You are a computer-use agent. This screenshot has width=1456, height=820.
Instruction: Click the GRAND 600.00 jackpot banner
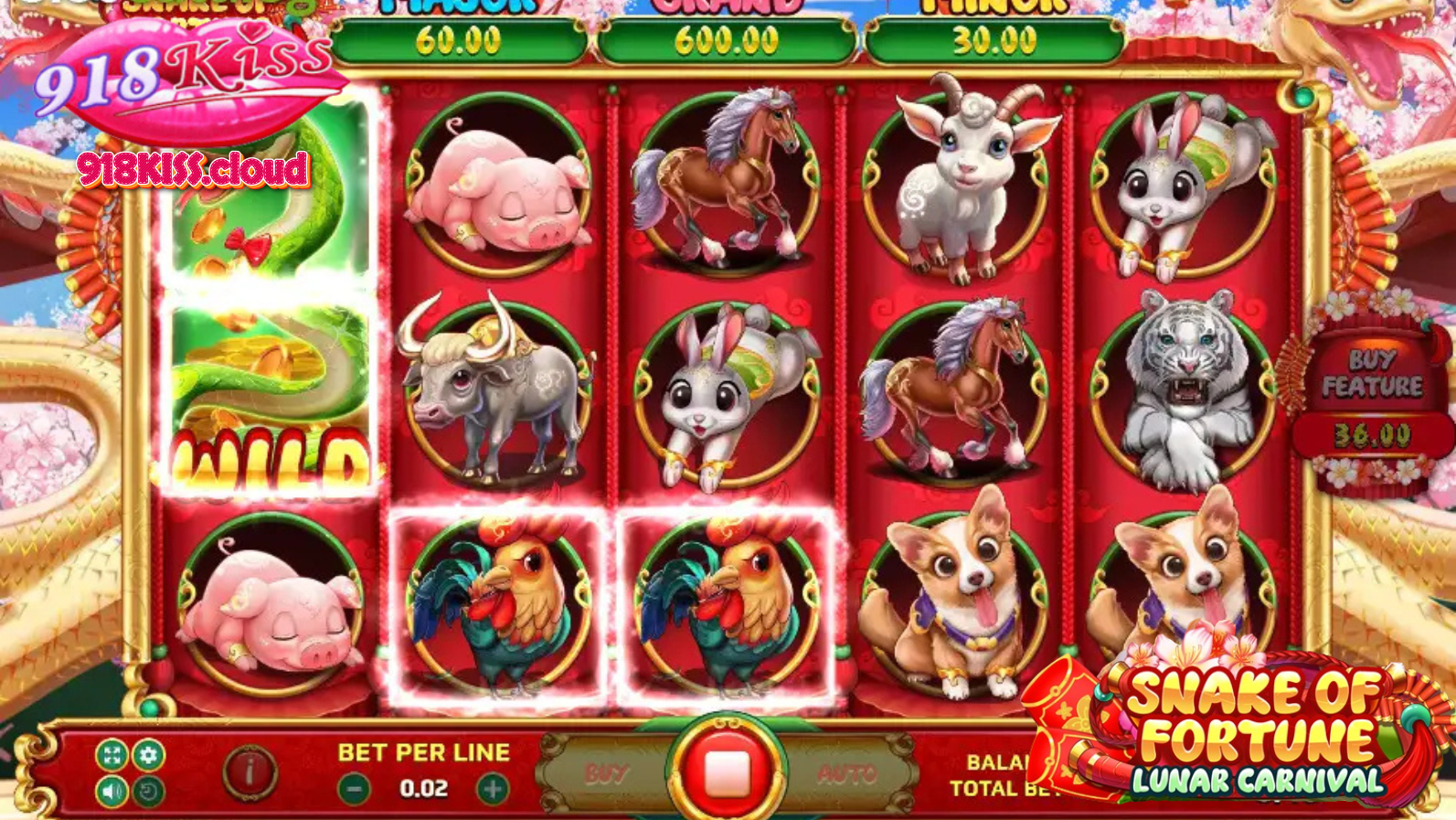727,38
